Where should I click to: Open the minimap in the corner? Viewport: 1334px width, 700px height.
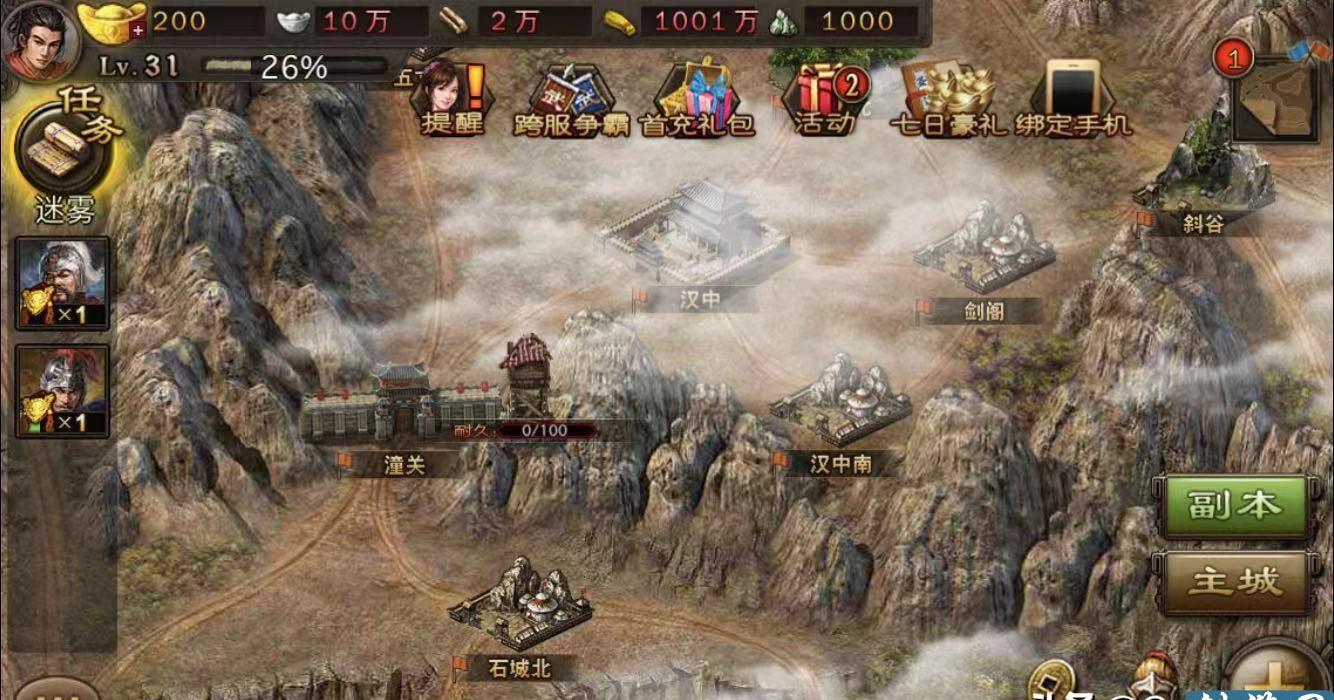1274,97
